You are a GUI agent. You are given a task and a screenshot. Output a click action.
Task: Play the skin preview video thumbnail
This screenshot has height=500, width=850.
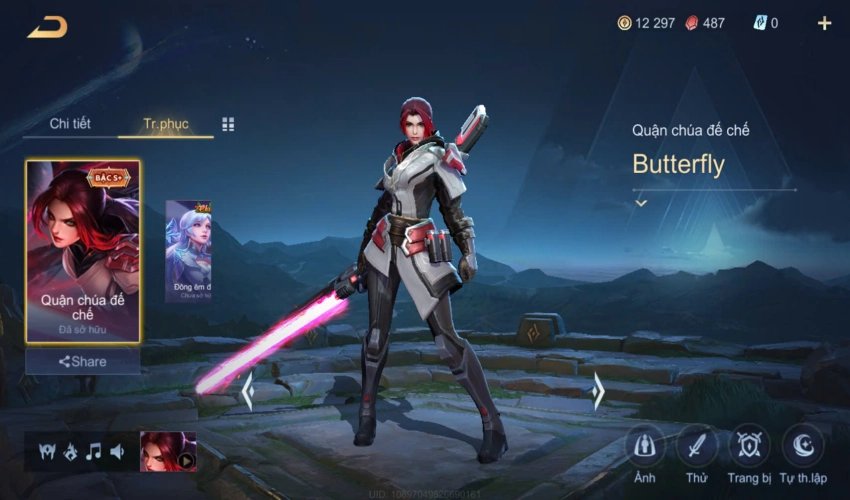click(x=168, y=452)
